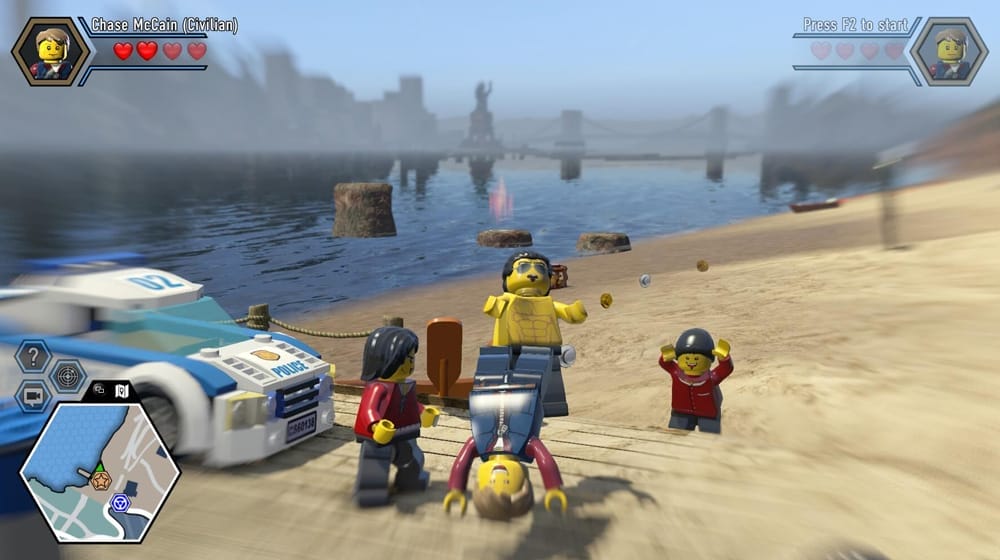Click Chase McCain's character portrait

[50, 51]
